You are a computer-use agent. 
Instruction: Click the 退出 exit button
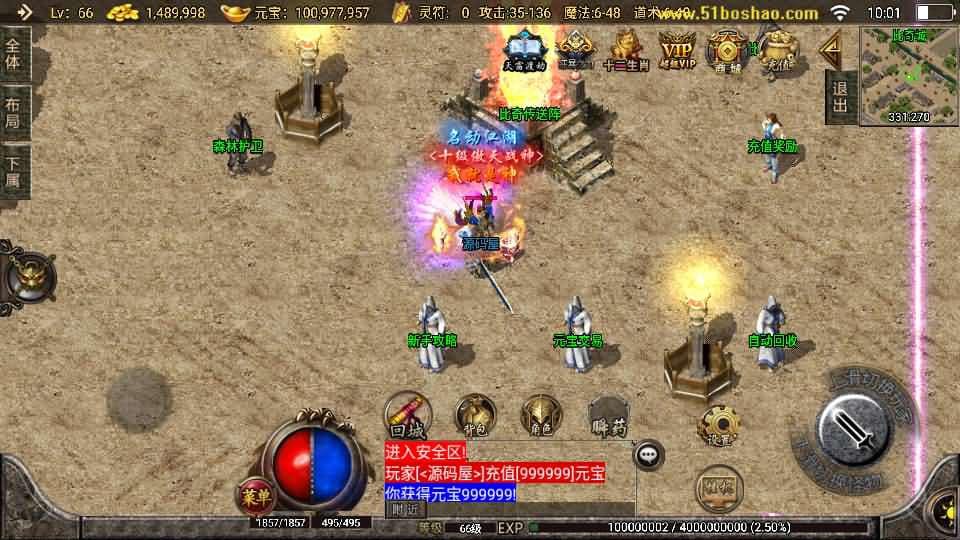840,97
